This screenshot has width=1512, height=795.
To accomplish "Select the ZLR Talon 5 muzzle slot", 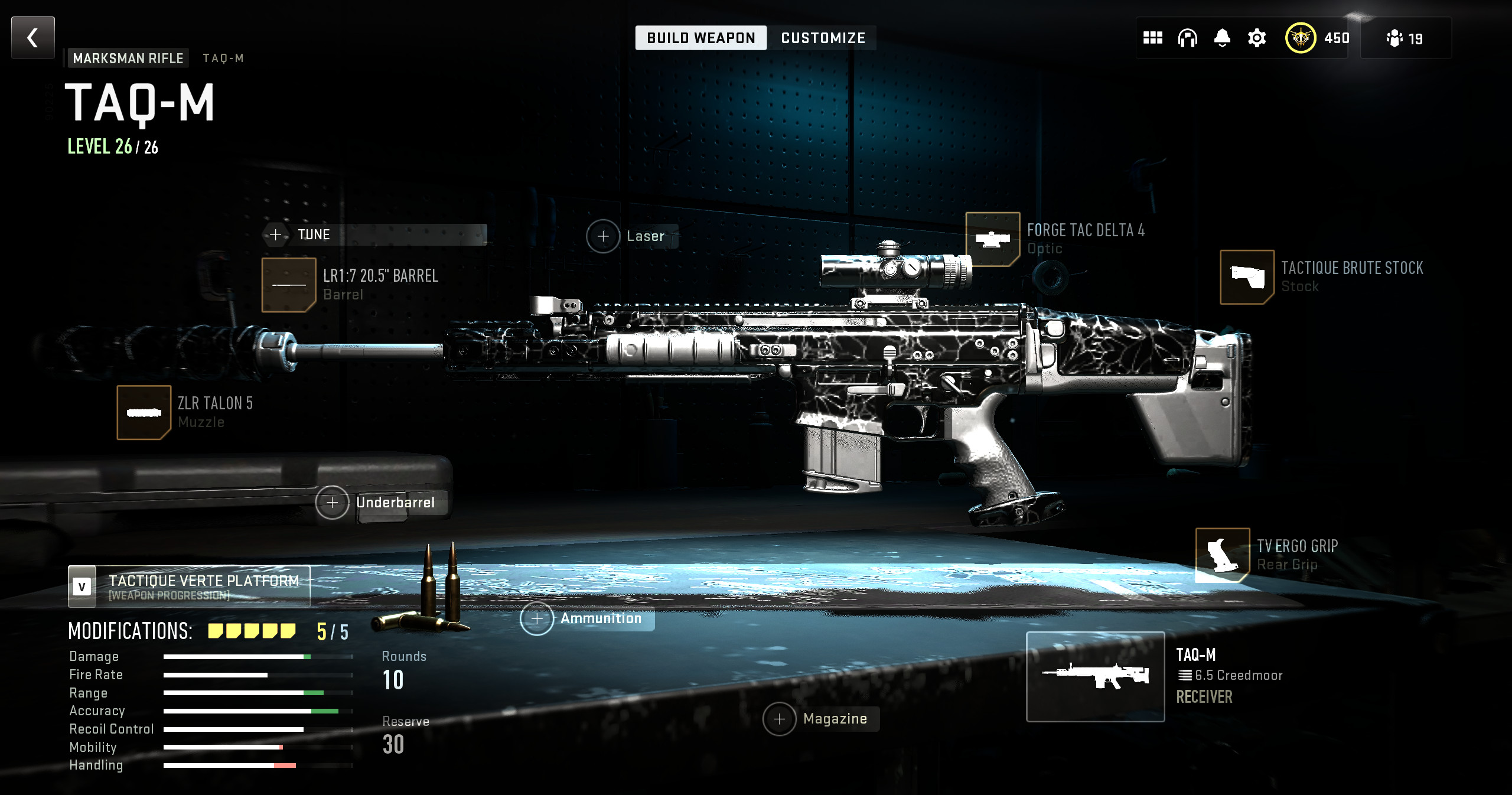I will tap(144, 412).
